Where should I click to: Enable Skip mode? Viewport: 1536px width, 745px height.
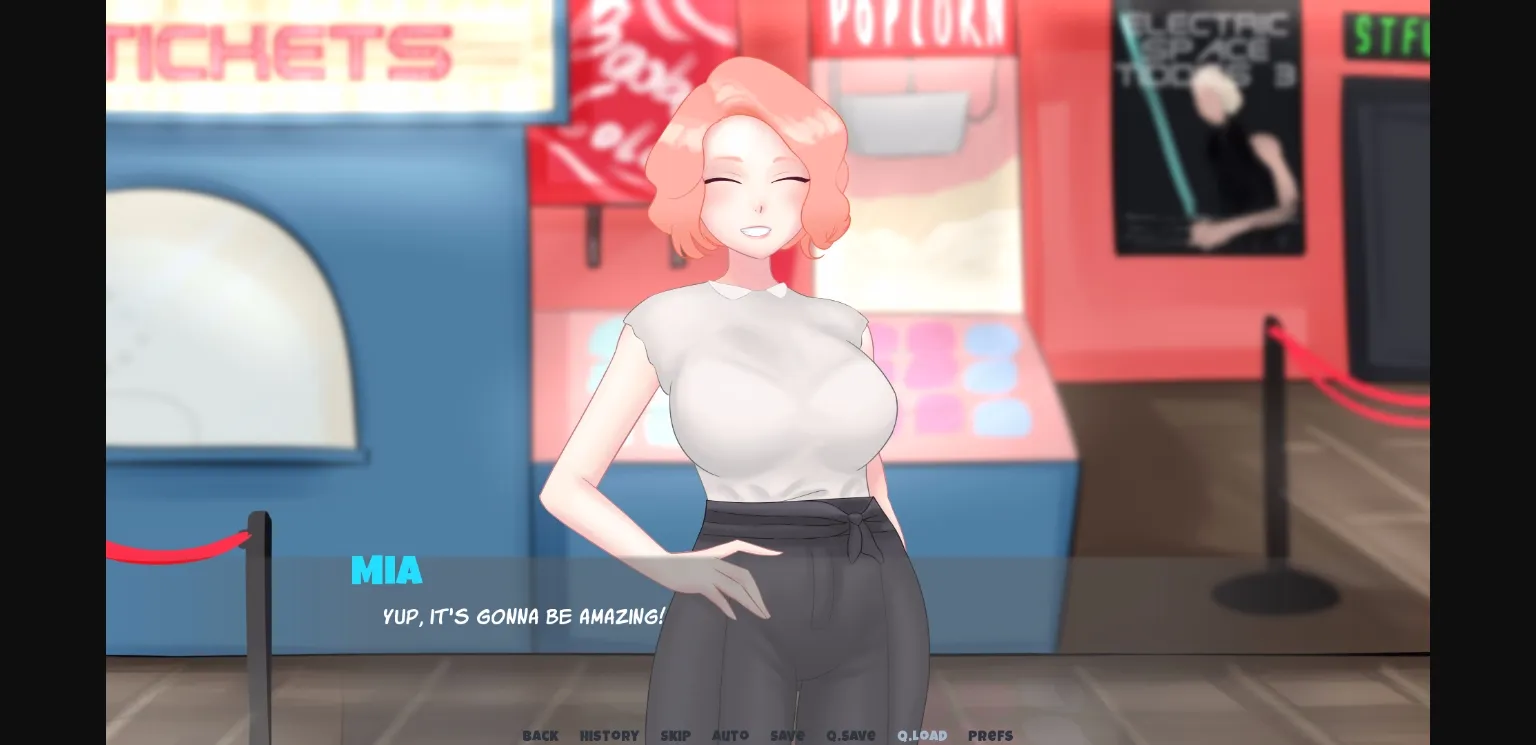(x=675, y=735)
